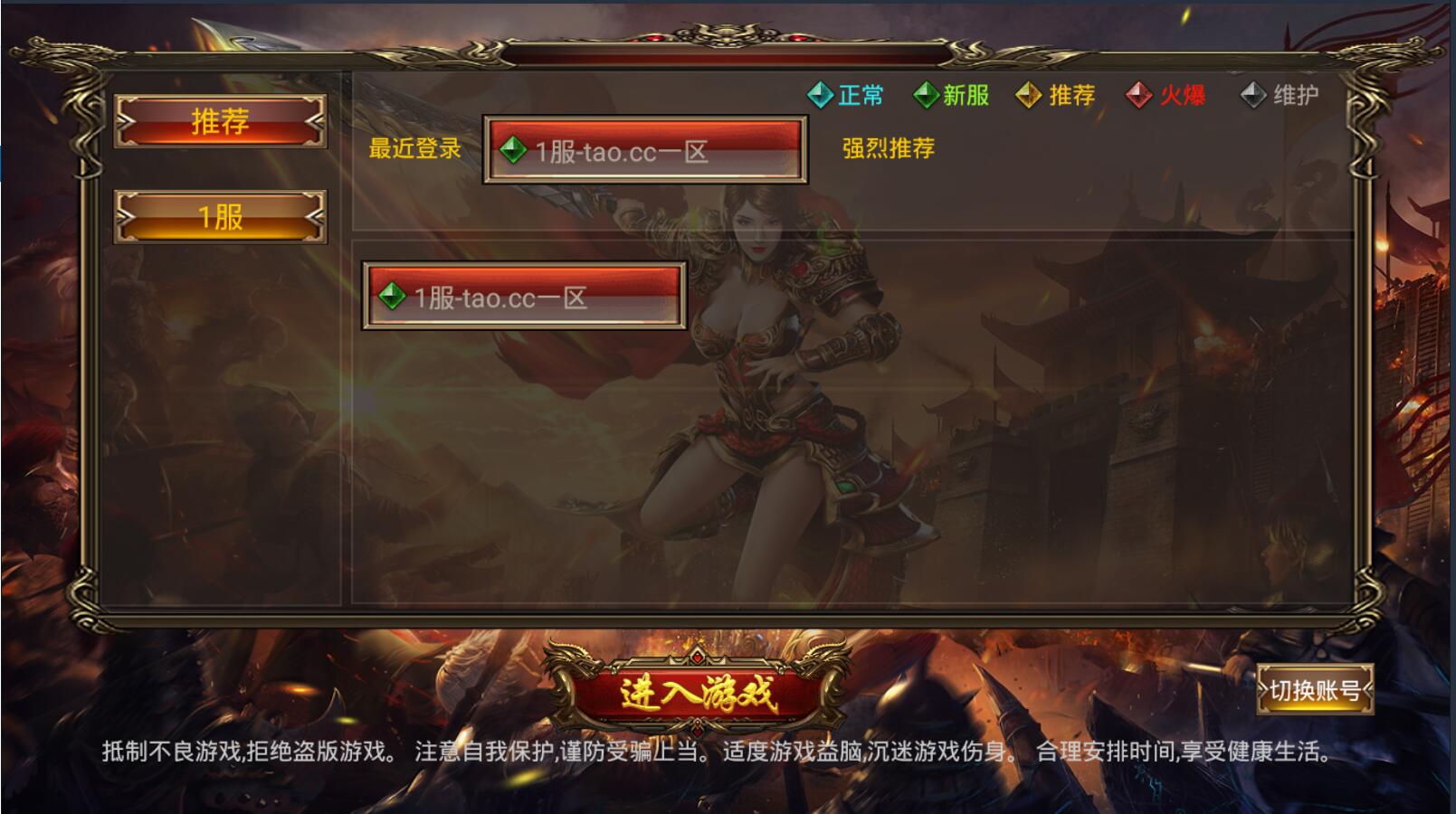
Task: Click the green diamond icon beside 新服
Action: tap(926, 93)
